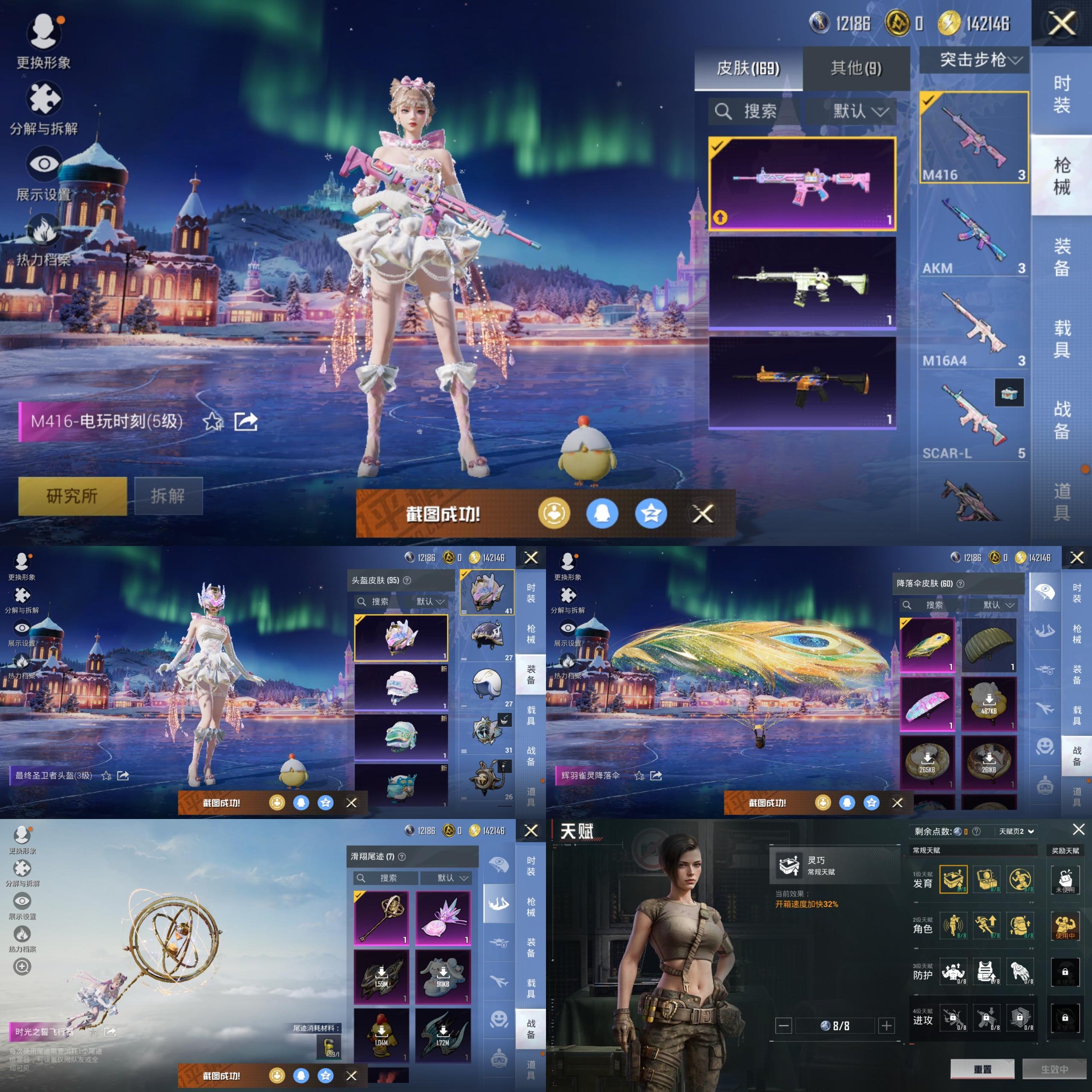This screenshot has height=1092, width=1092.
Task: Click the 重置 reset talents button
Action: click(x=982, y=1069)
